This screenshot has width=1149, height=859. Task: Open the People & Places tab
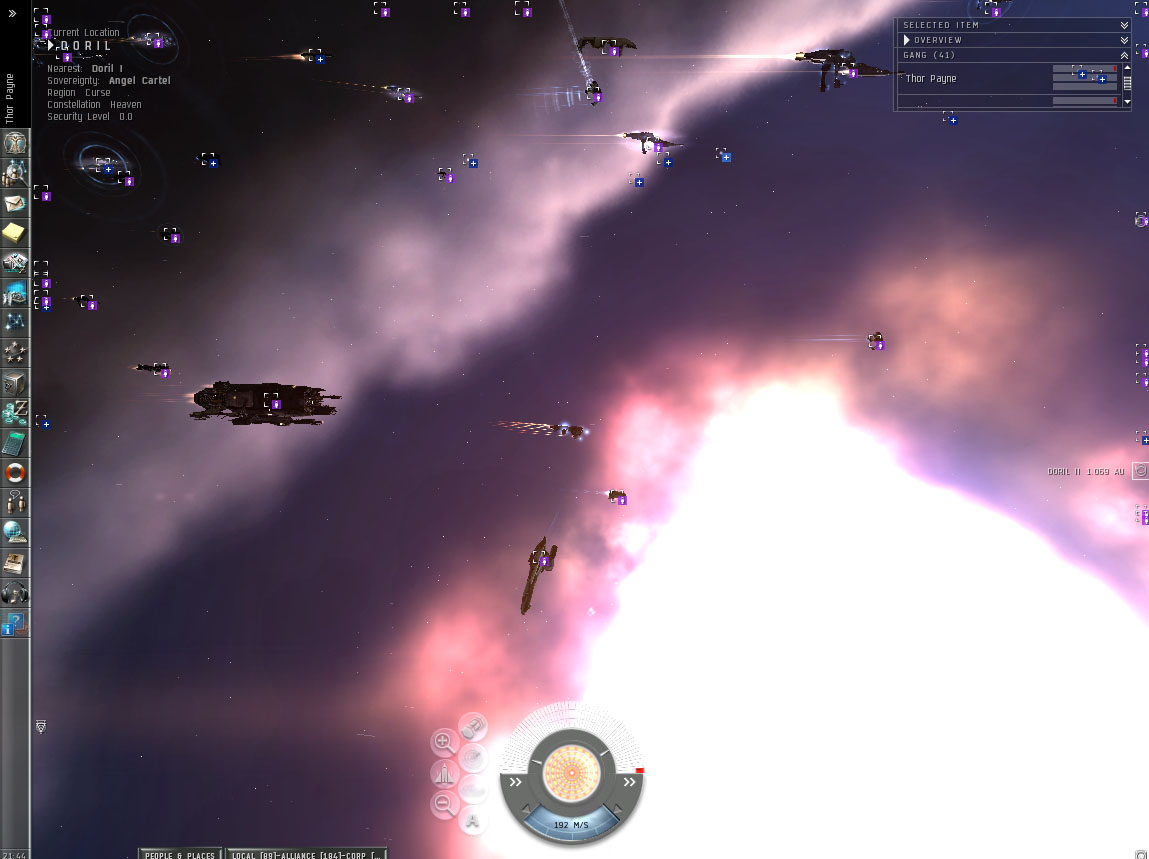click(180, 854)
